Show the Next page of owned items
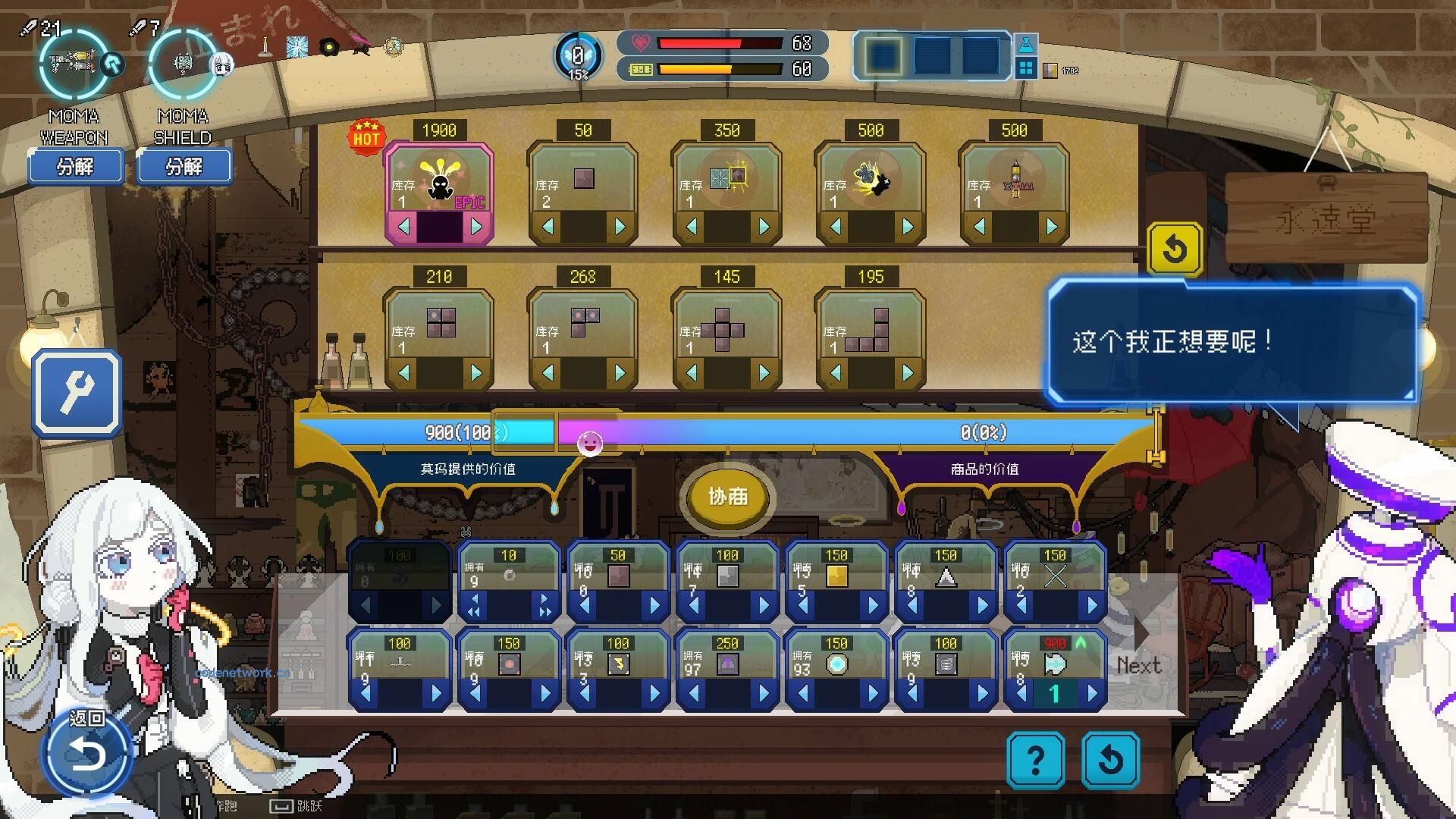 pos(1139,664)
